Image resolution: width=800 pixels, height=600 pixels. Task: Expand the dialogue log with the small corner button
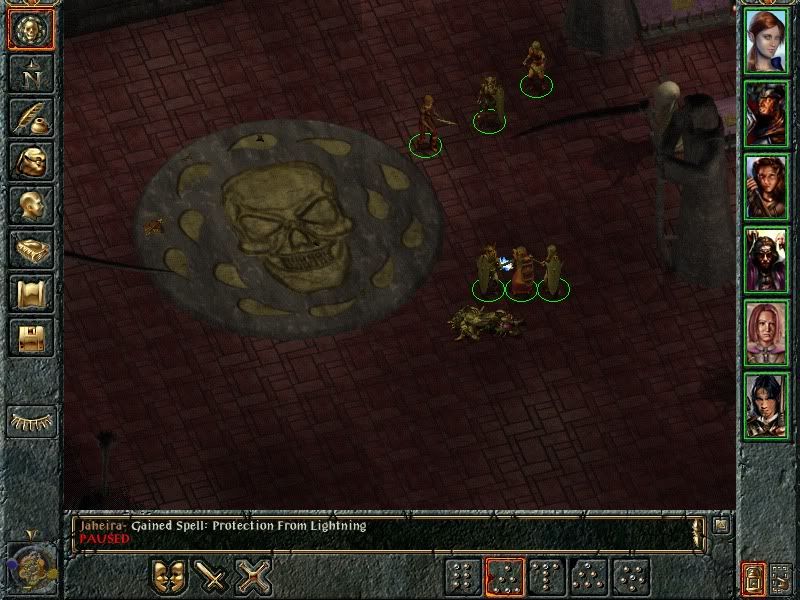point(722,524)
